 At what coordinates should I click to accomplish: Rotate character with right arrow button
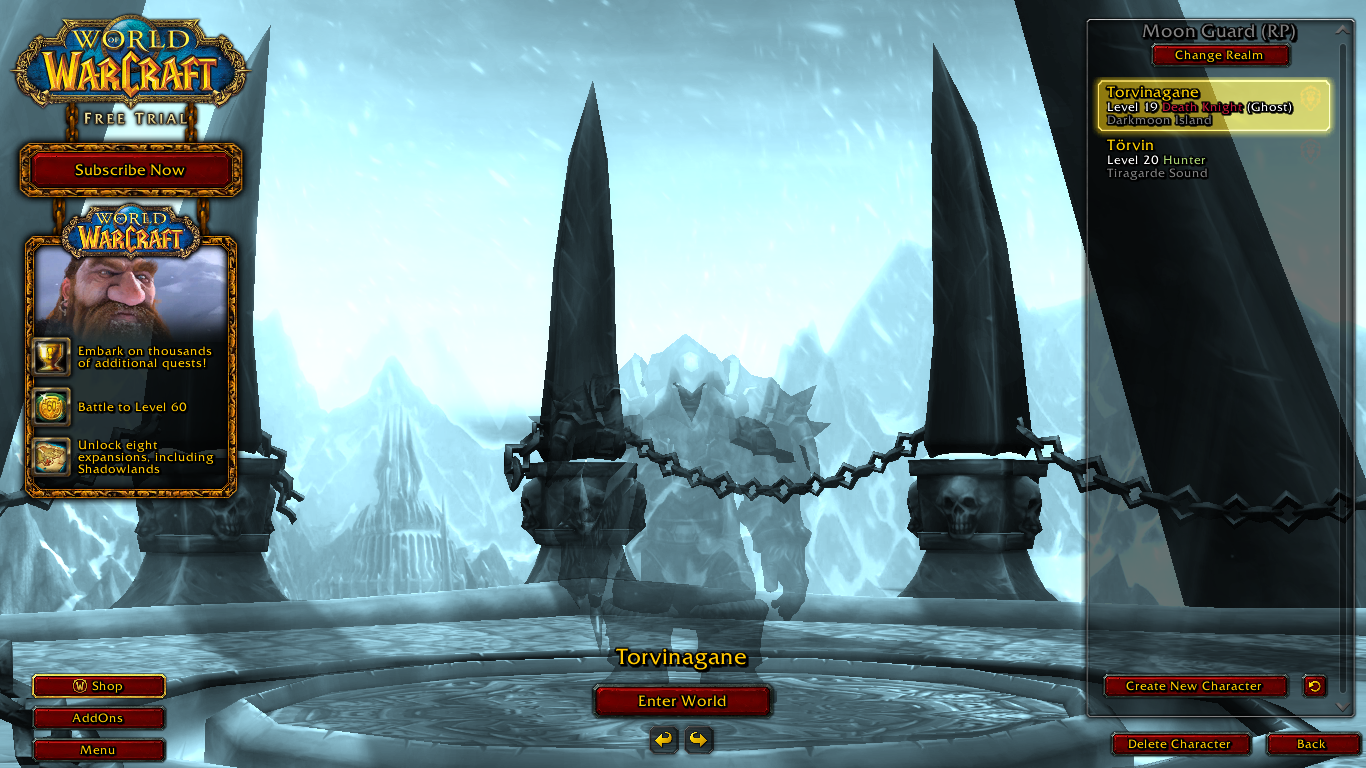click(699, 740)
